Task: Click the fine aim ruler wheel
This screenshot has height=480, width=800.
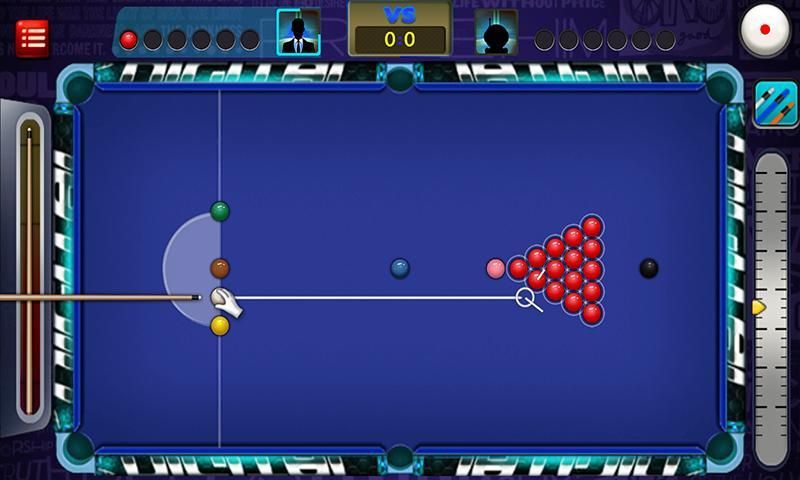Action: (x=771, y=308)
